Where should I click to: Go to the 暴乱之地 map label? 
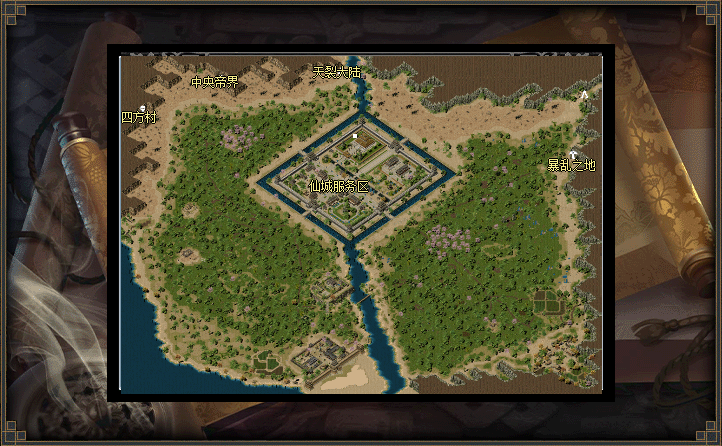click(571, 165)
